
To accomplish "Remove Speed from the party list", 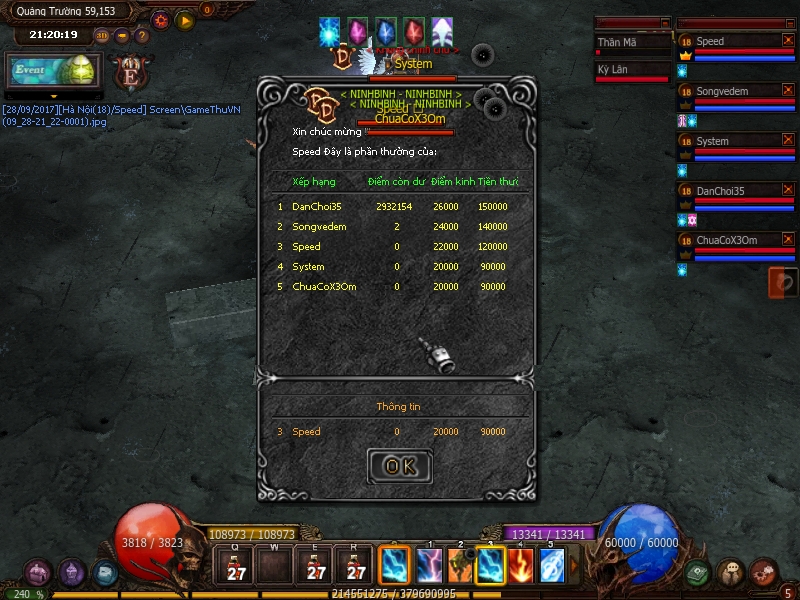I will 787,41.
